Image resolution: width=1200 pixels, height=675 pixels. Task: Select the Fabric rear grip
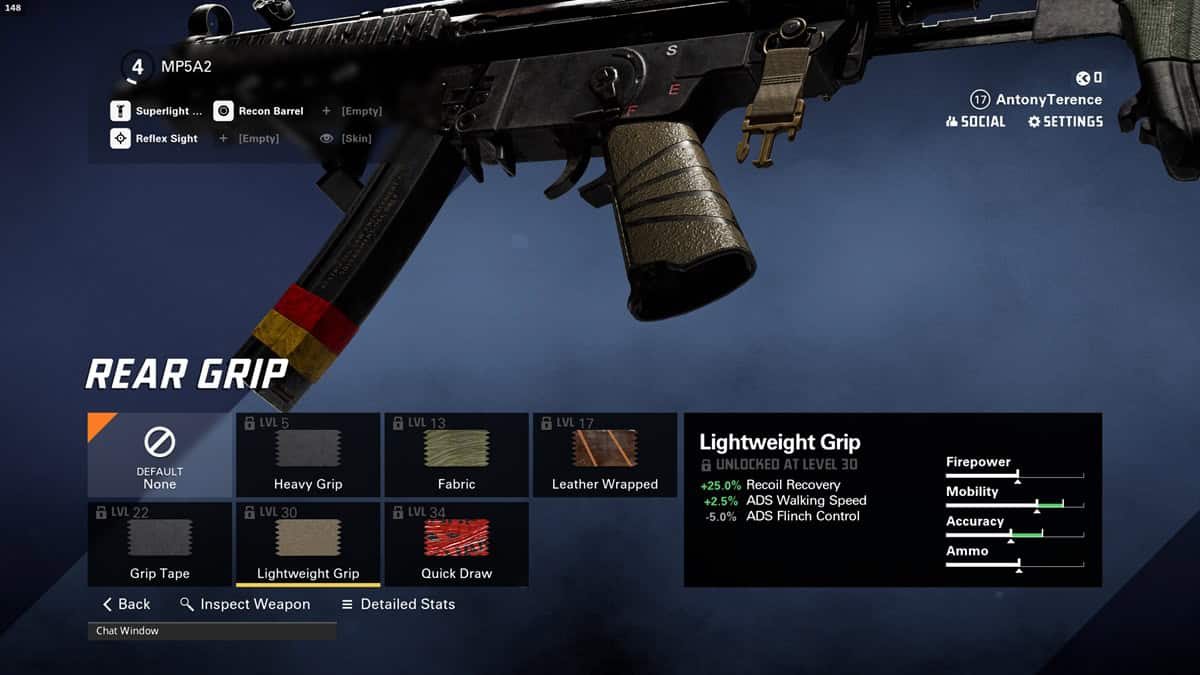(x=456, y=455)
